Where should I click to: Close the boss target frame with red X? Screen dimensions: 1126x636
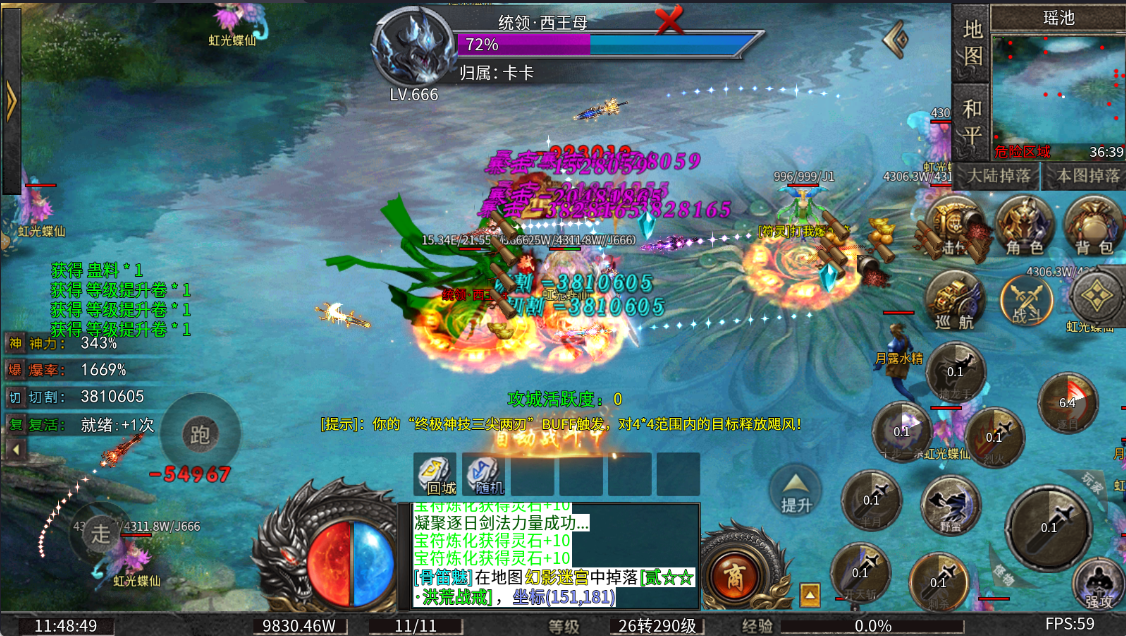pos(669,19)
